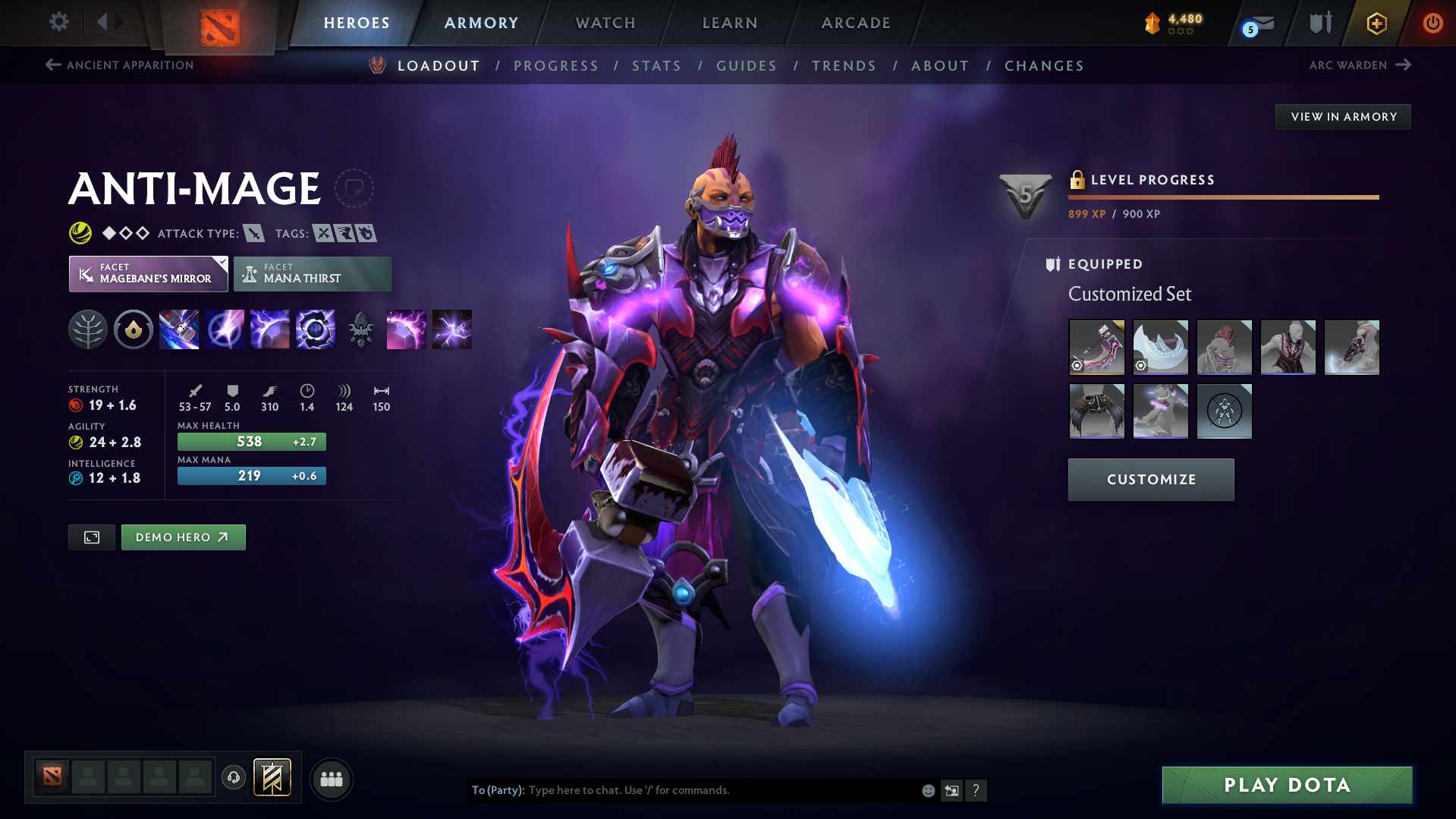
Task: Click VIEW IN ARMORY
Action: [1343, 116]
